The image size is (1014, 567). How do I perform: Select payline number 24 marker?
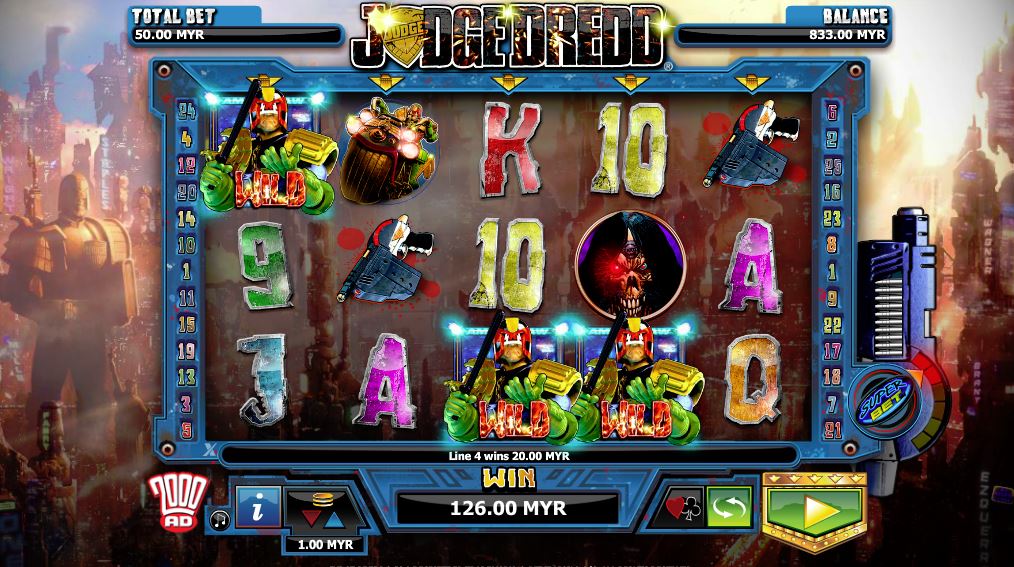(x=185, y=109)
